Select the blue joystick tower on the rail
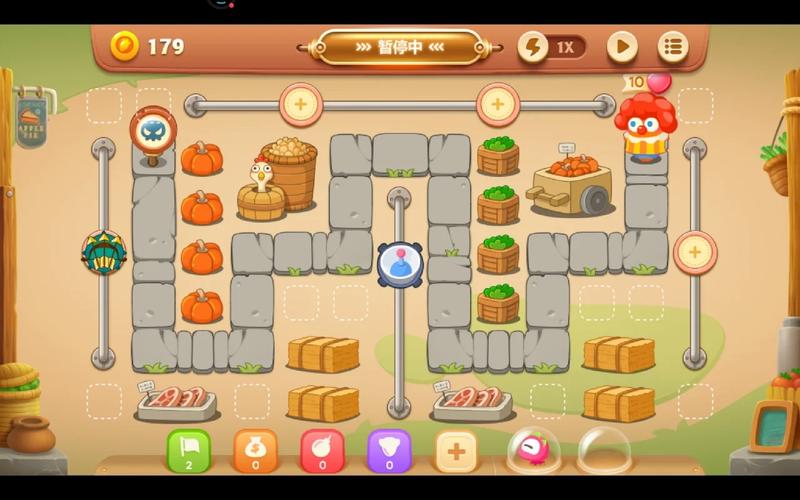Viewport: 800px width, 500px height. tap(400, 262)
